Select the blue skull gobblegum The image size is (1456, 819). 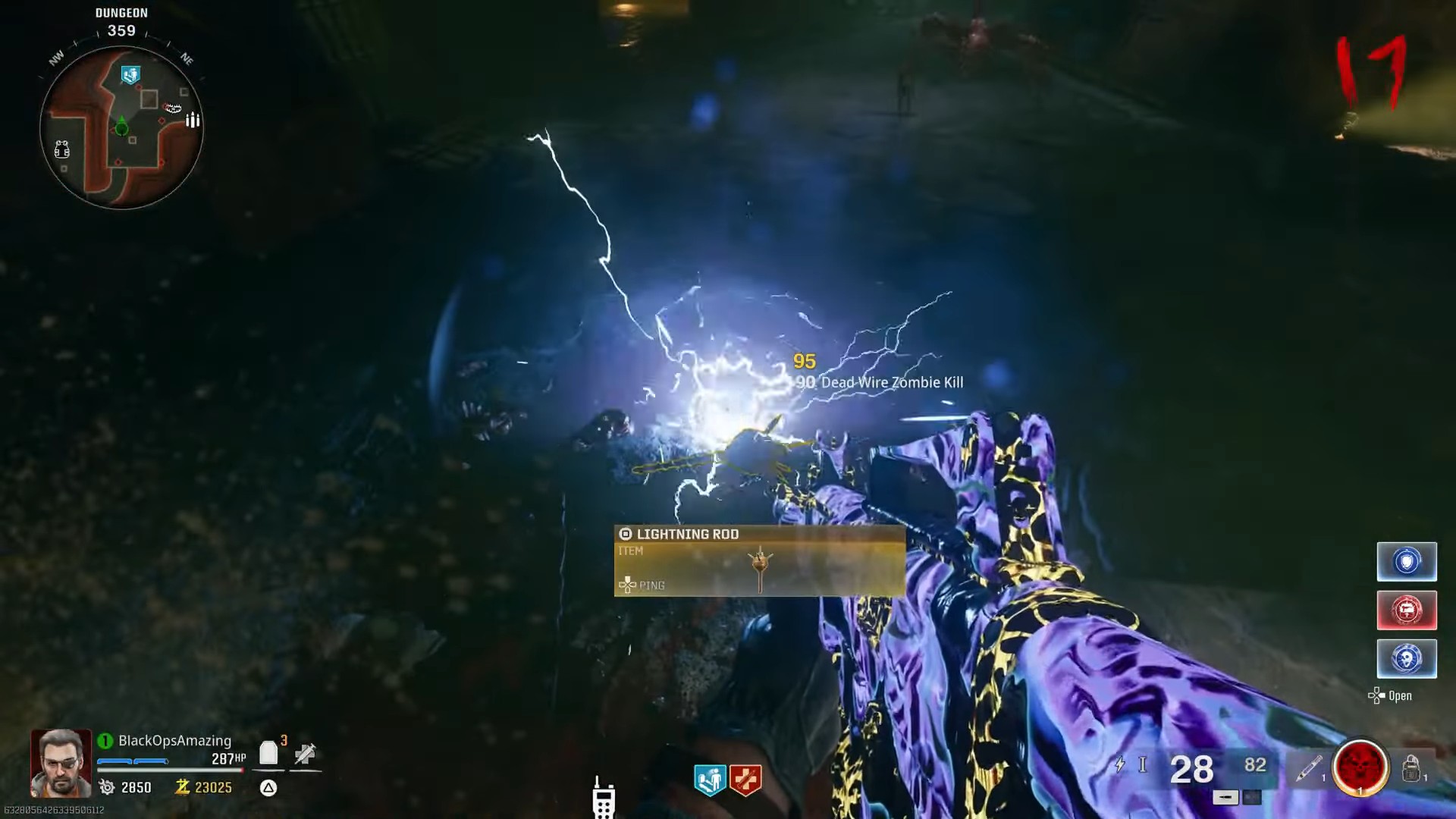(x=1407, y=658)
